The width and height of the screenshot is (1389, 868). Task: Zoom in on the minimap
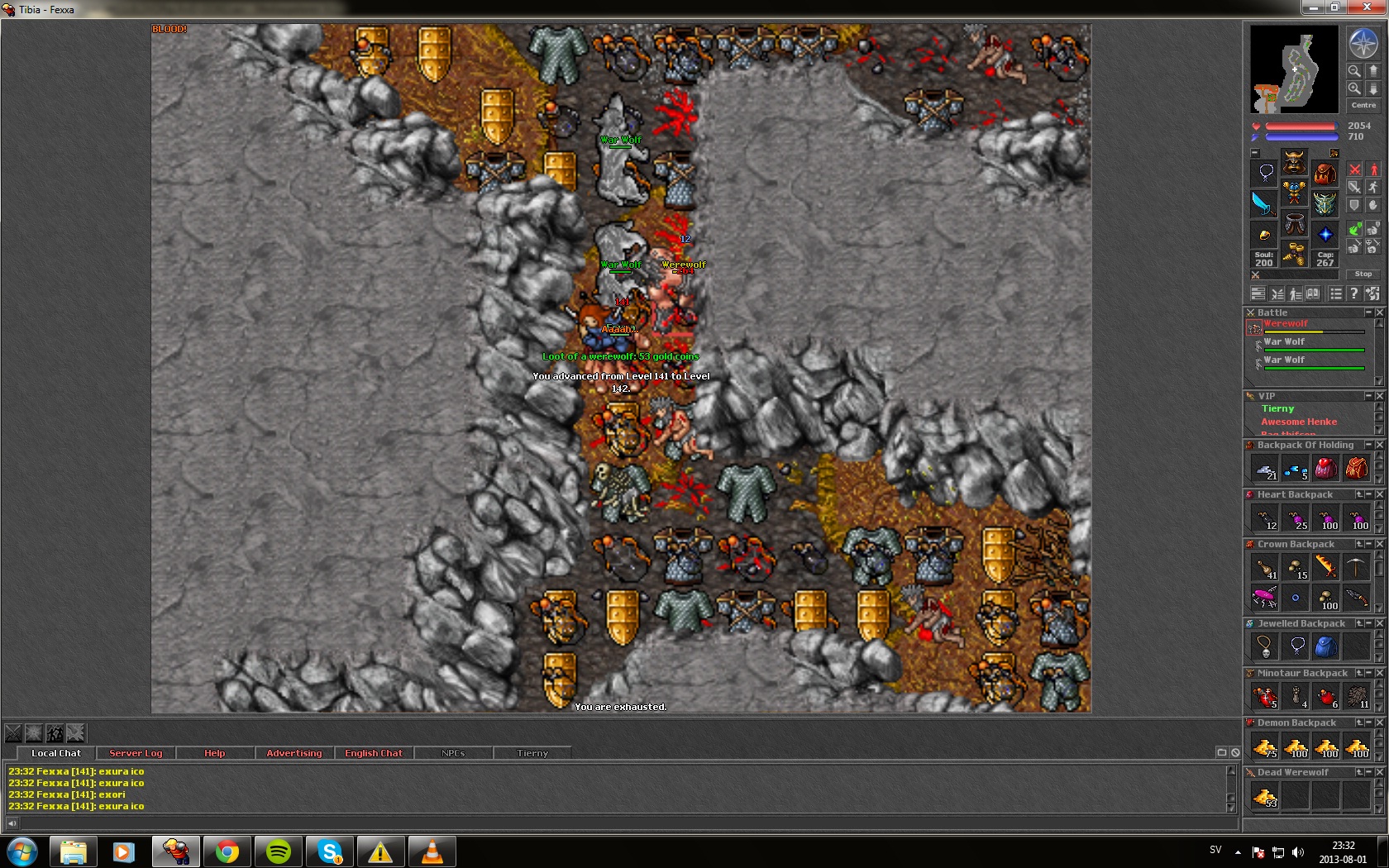1354,88
